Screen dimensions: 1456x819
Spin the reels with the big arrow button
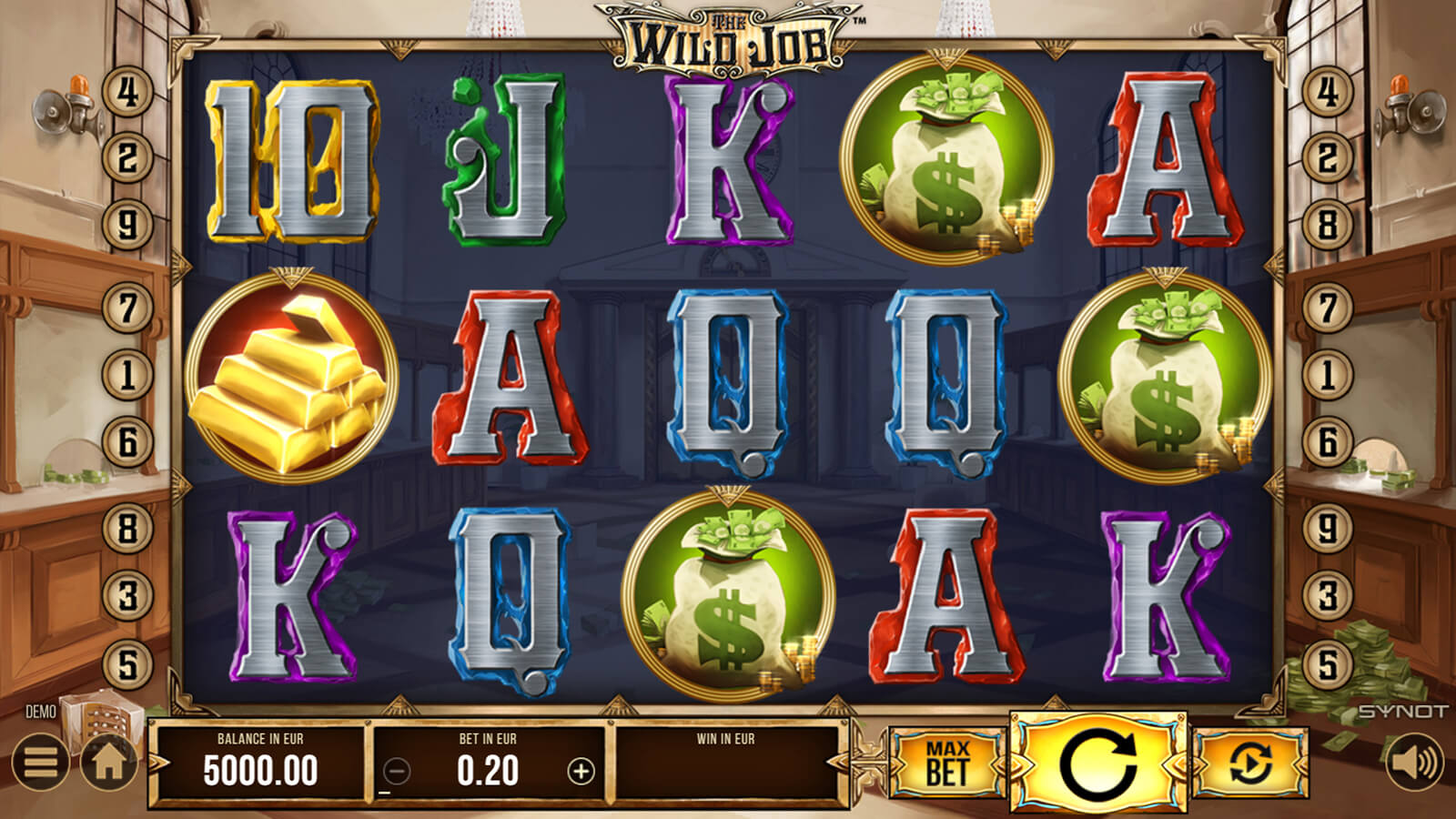click(x=1098, y=763)
